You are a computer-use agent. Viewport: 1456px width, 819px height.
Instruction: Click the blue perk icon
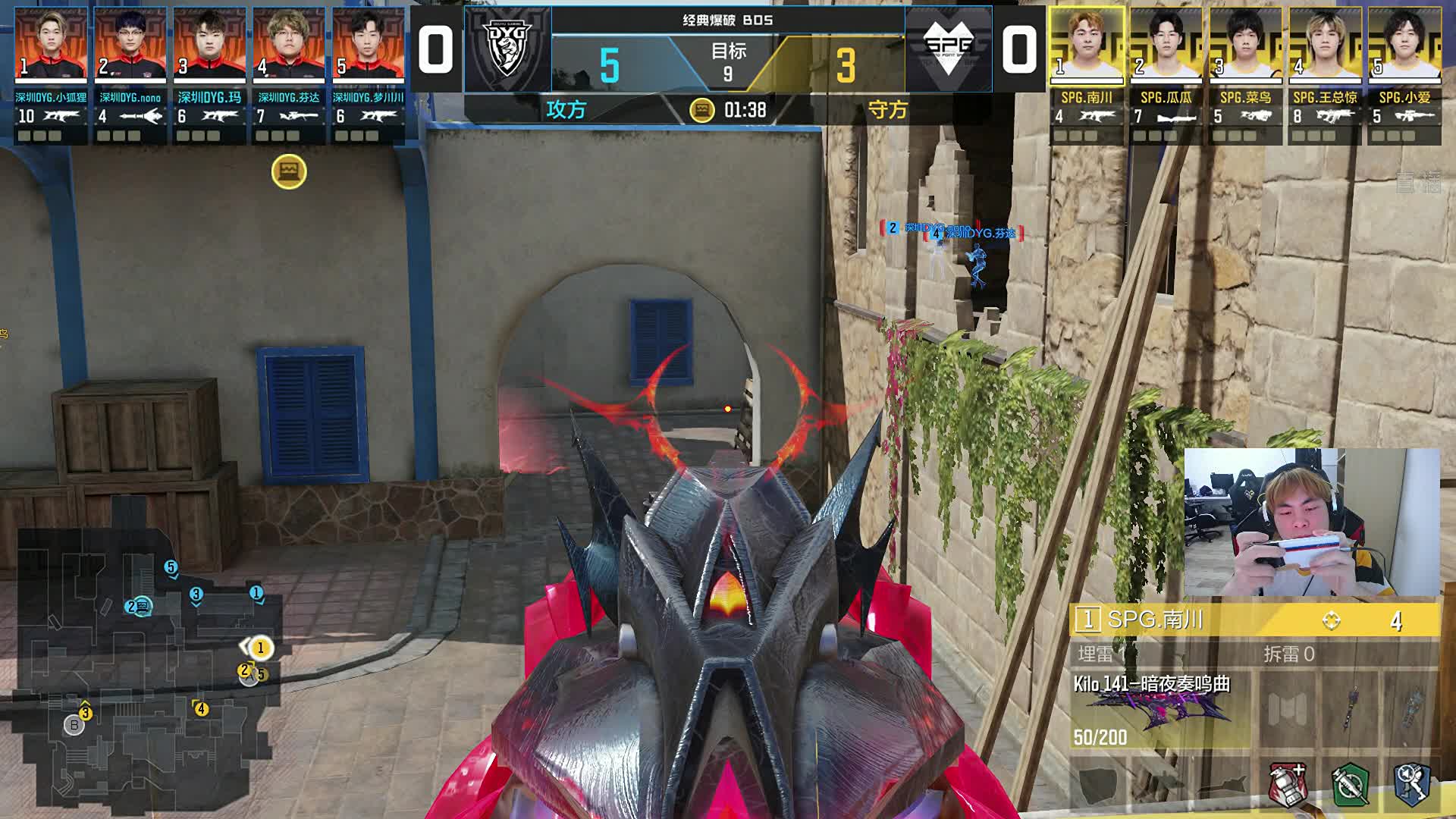[x=1412, y=784]
